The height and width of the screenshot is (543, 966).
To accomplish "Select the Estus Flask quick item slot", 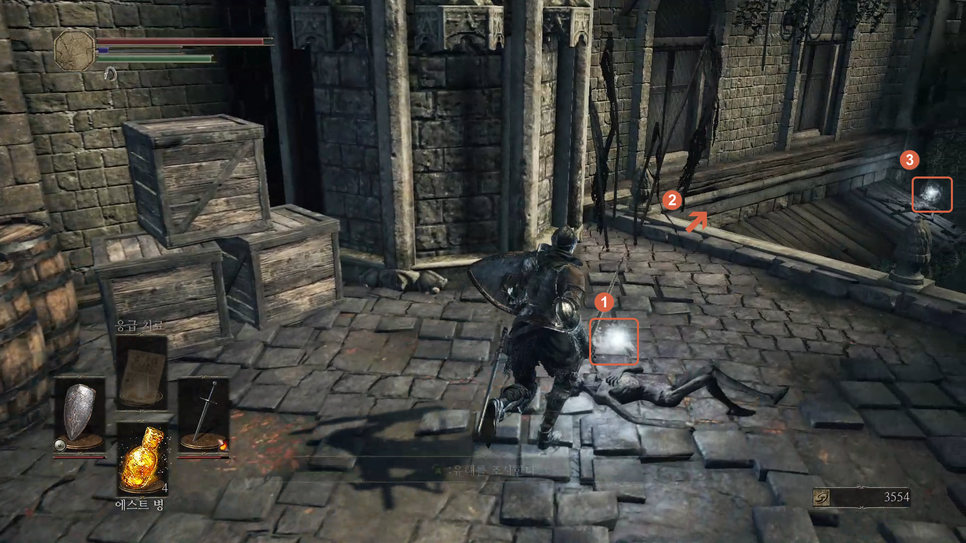I will pos(141,459).
